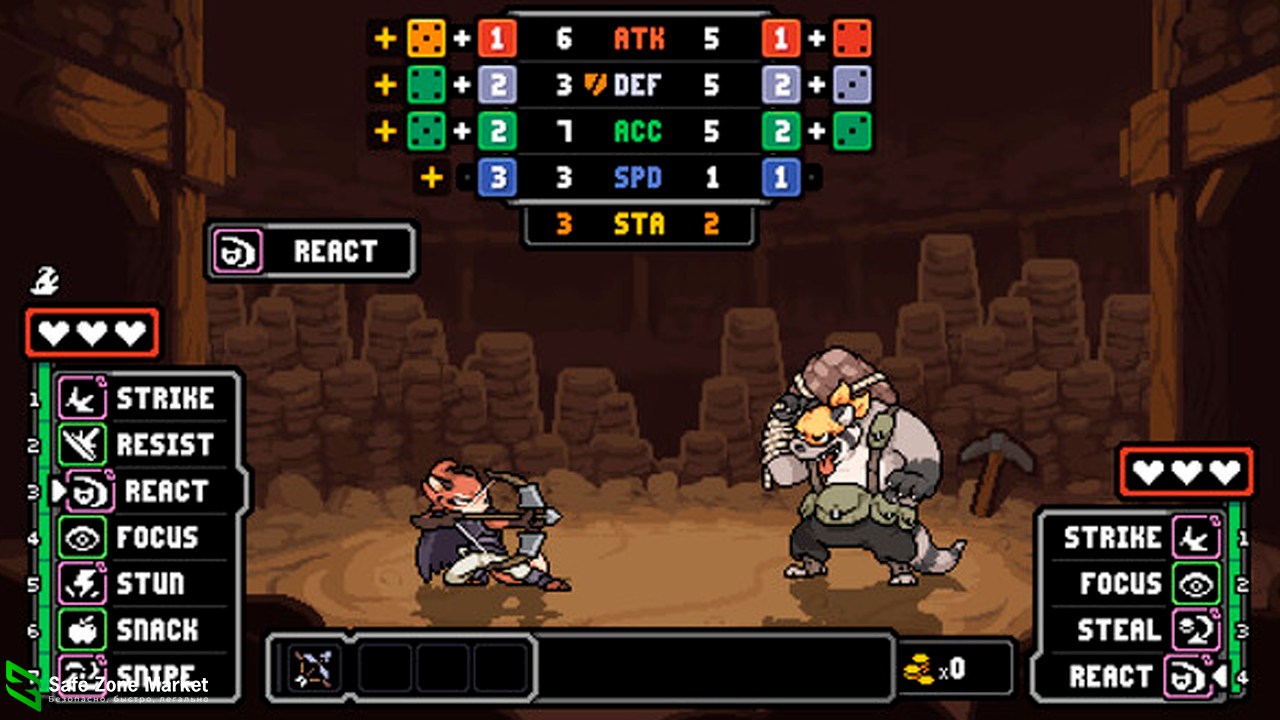Pick the highlighted React move in the player's list

point(150,492)
